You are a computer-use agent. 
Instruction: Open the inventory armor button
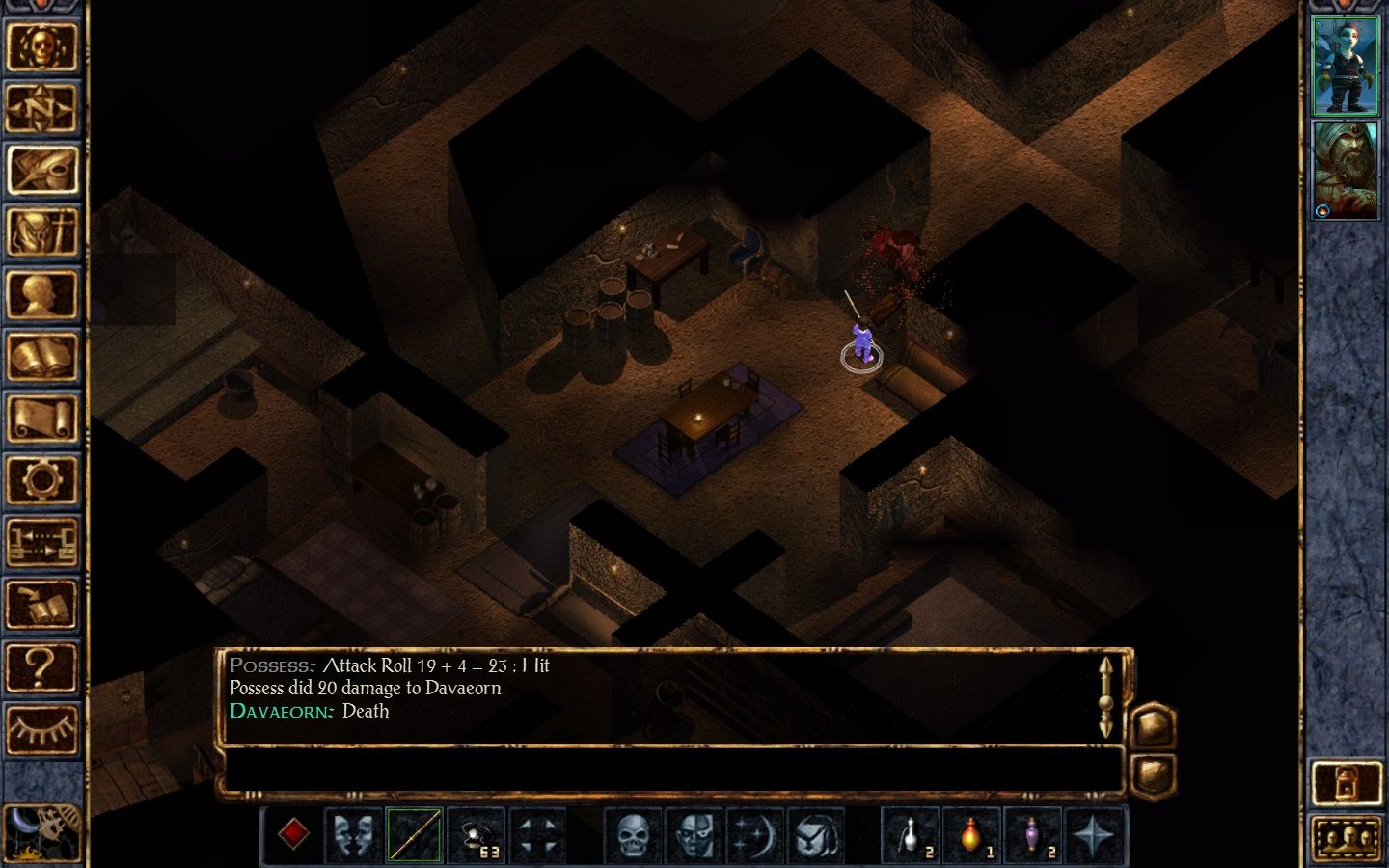point(41,232)
